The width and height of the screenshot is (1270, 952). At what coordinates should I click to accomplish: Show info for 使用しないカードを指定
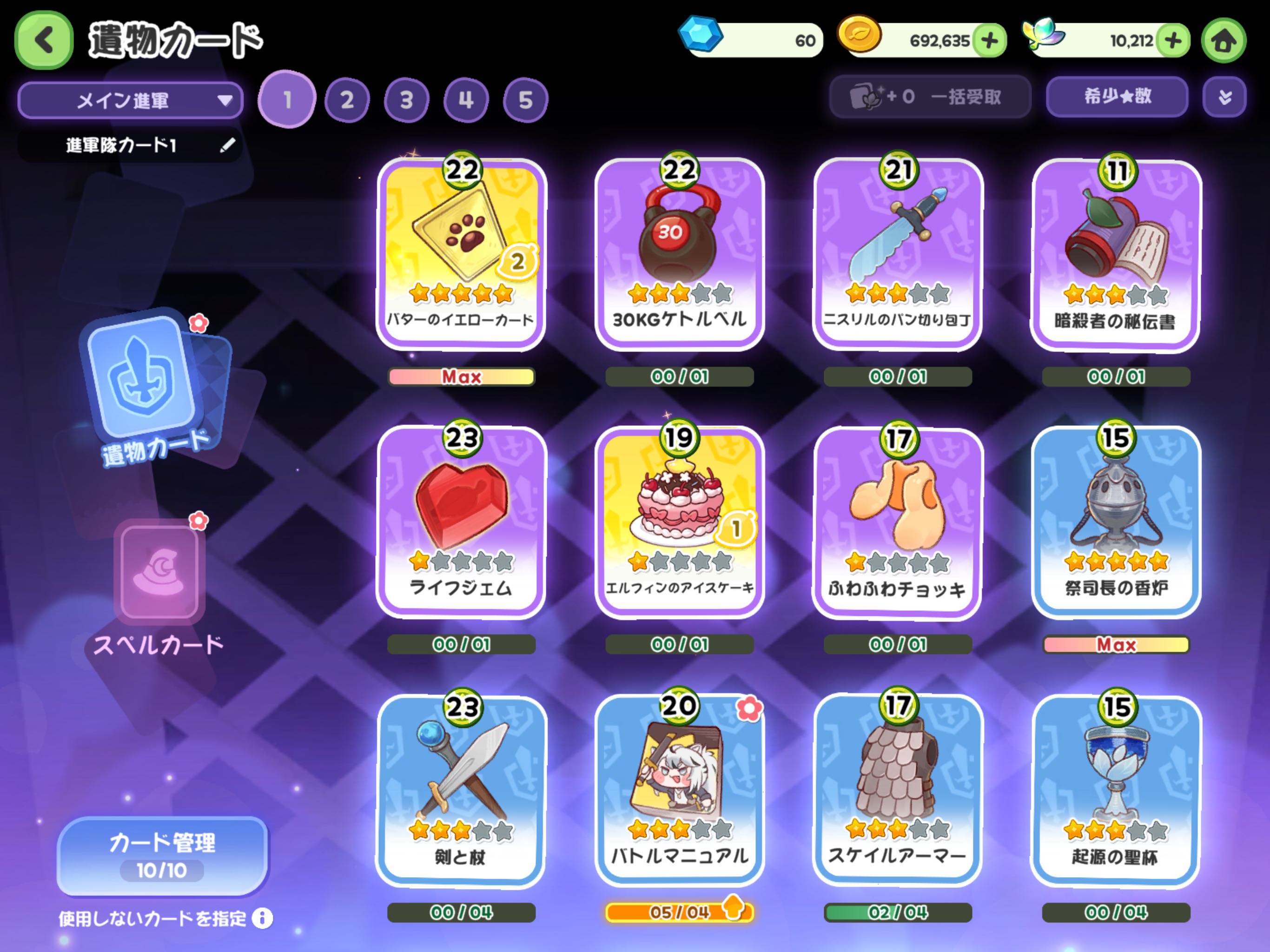262,918
